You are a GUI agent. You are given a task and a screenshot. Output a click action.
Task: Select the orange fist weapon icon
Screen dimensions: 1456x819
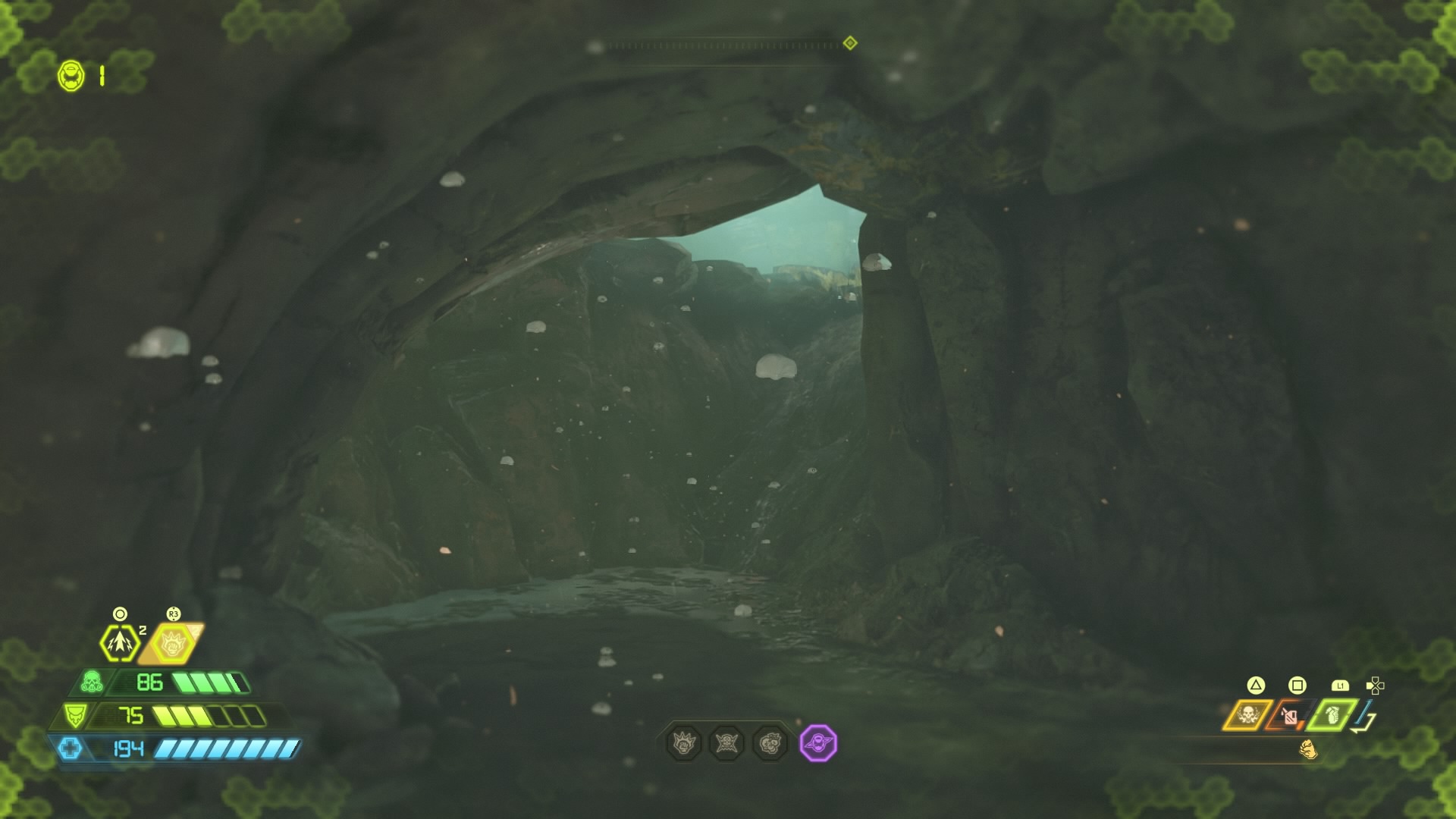point(1308,750)
